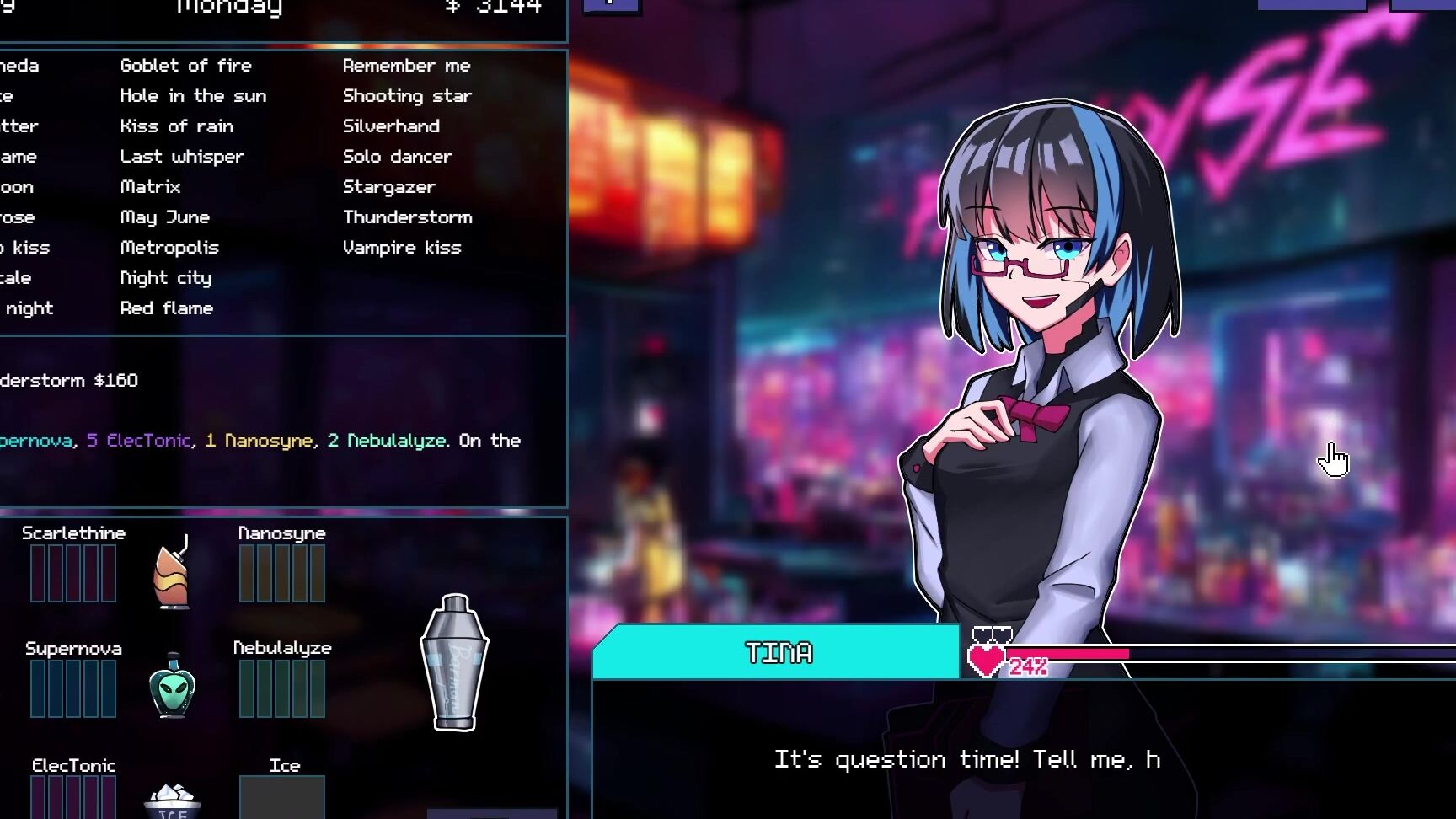Image resolution: width=1456 pixels, height=819 pixels.
Task: Pick Silverhand from the drink list
Action: click(x=391, y=126)
